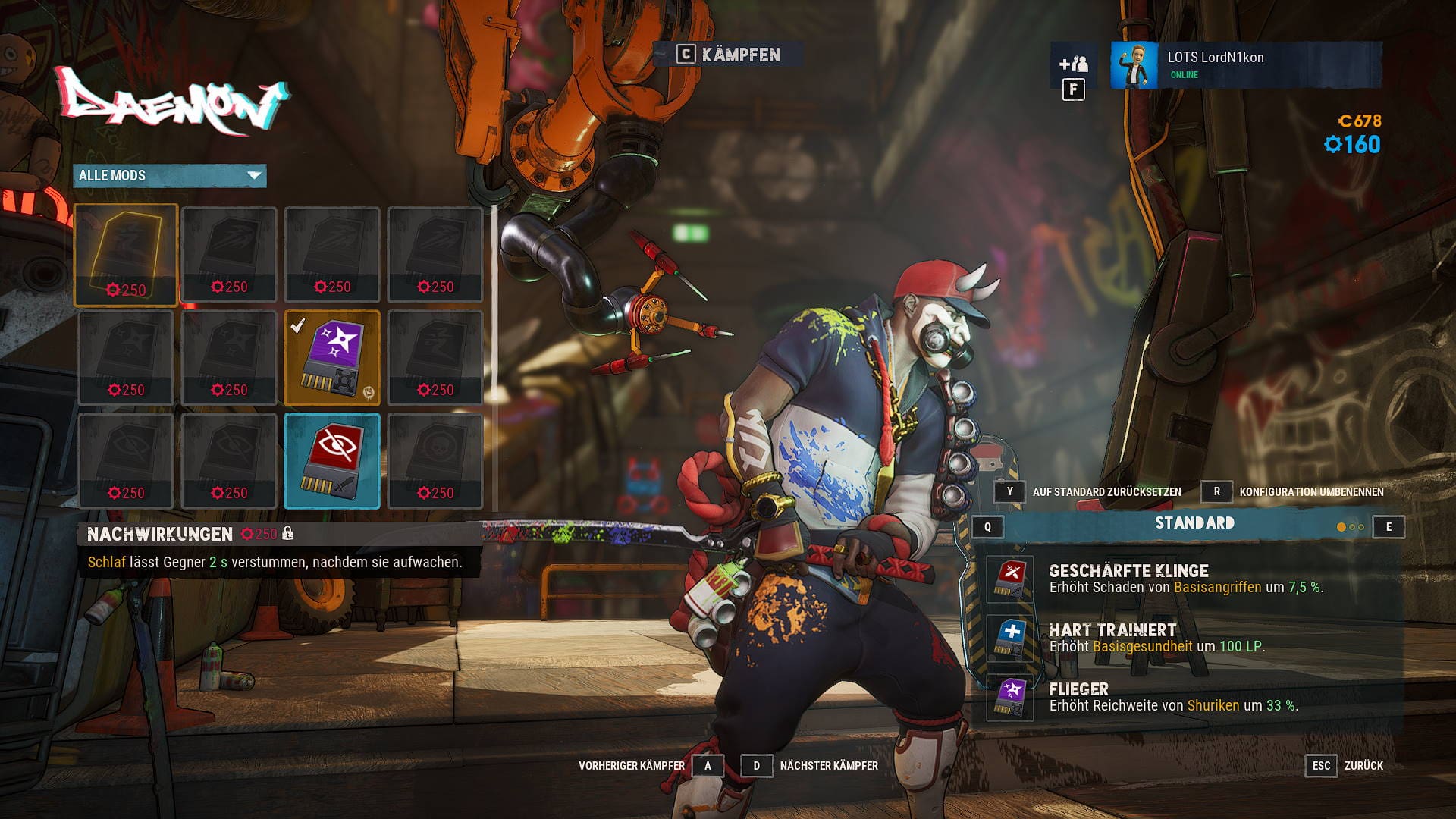Select the highlighted locked mod with yellow outline

(126, 255)
